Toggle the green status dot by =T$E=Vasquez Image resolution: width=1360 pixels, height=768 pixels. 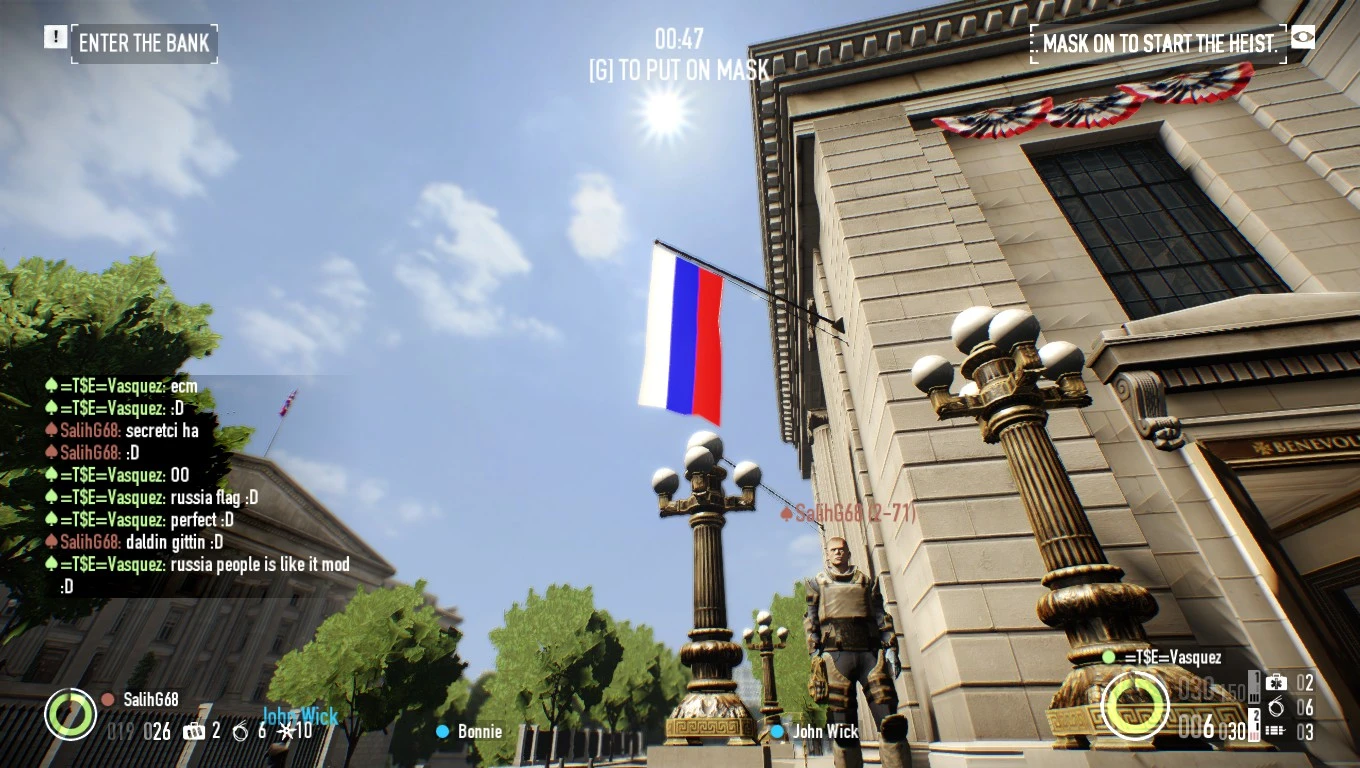click(x=1108, y=659)
